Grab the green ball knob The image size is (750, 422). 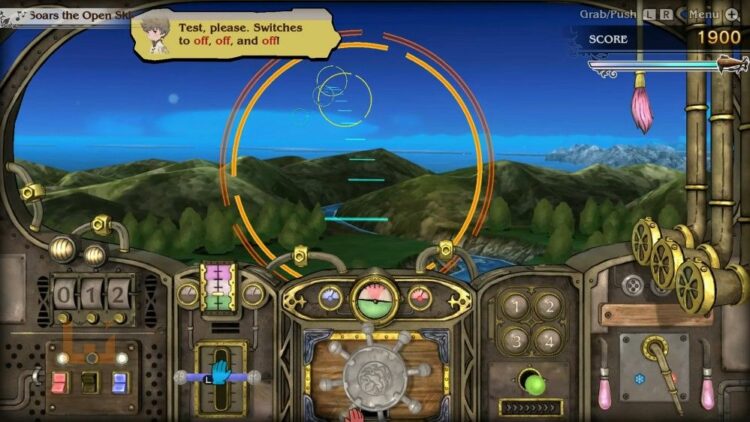pos(534,384)
